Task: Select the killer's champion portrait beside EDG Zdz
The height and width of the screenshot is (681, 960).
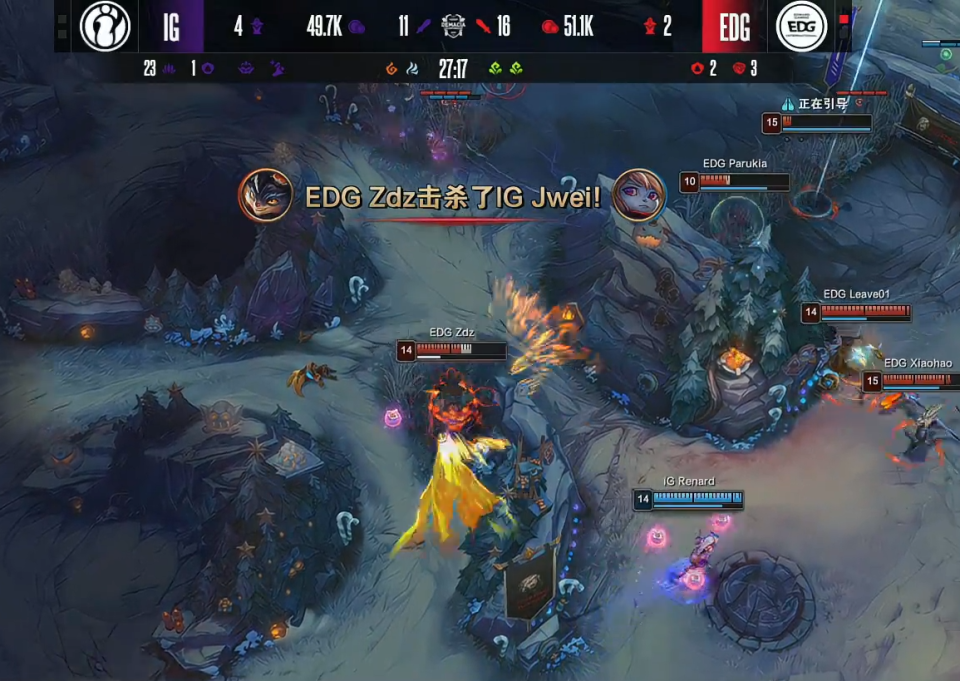Action: click(265, 196)
